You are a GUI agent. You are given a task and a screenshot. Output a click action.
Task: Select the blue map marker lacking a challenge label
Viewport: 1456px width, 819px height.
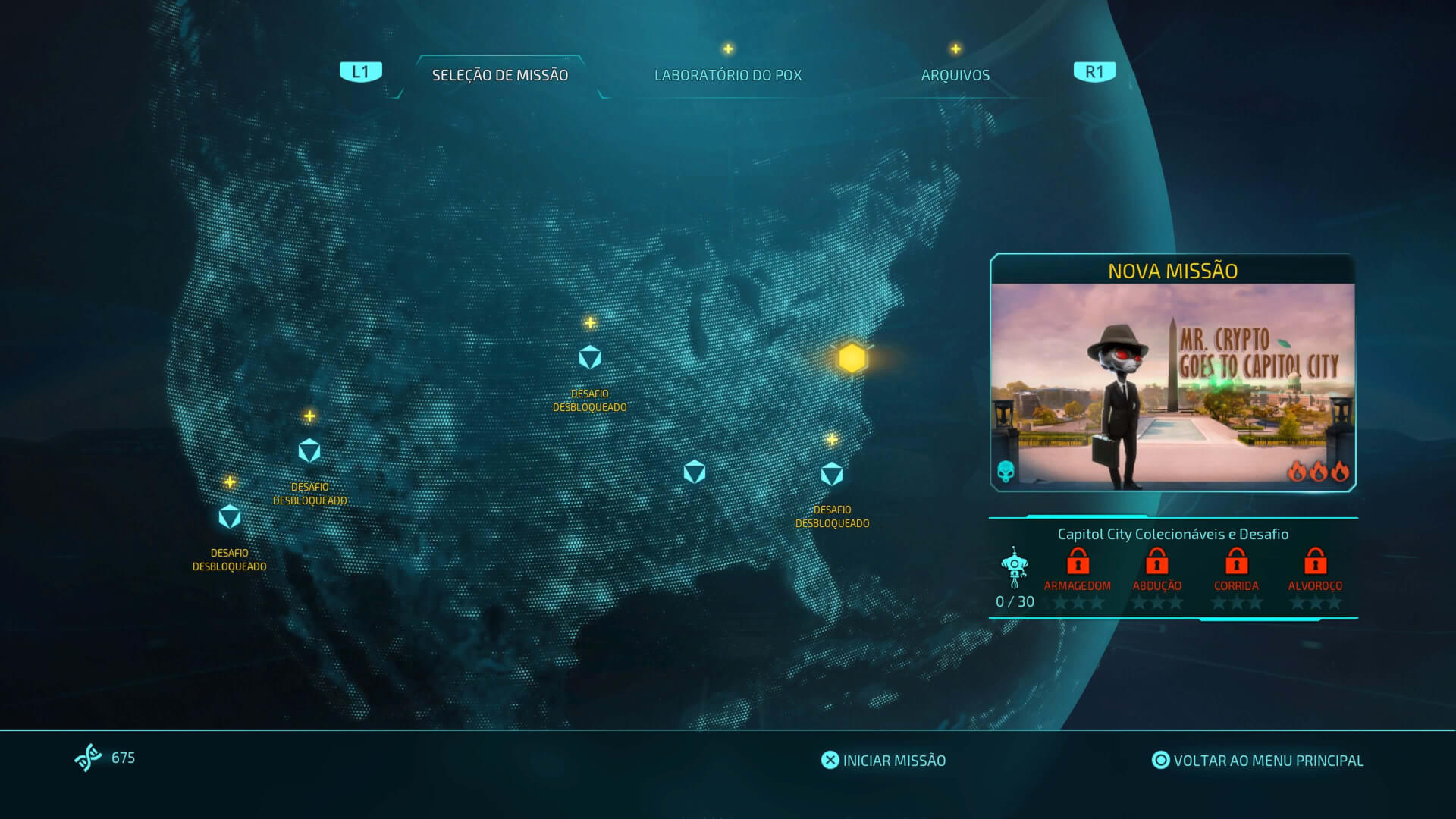click(695, 472)
